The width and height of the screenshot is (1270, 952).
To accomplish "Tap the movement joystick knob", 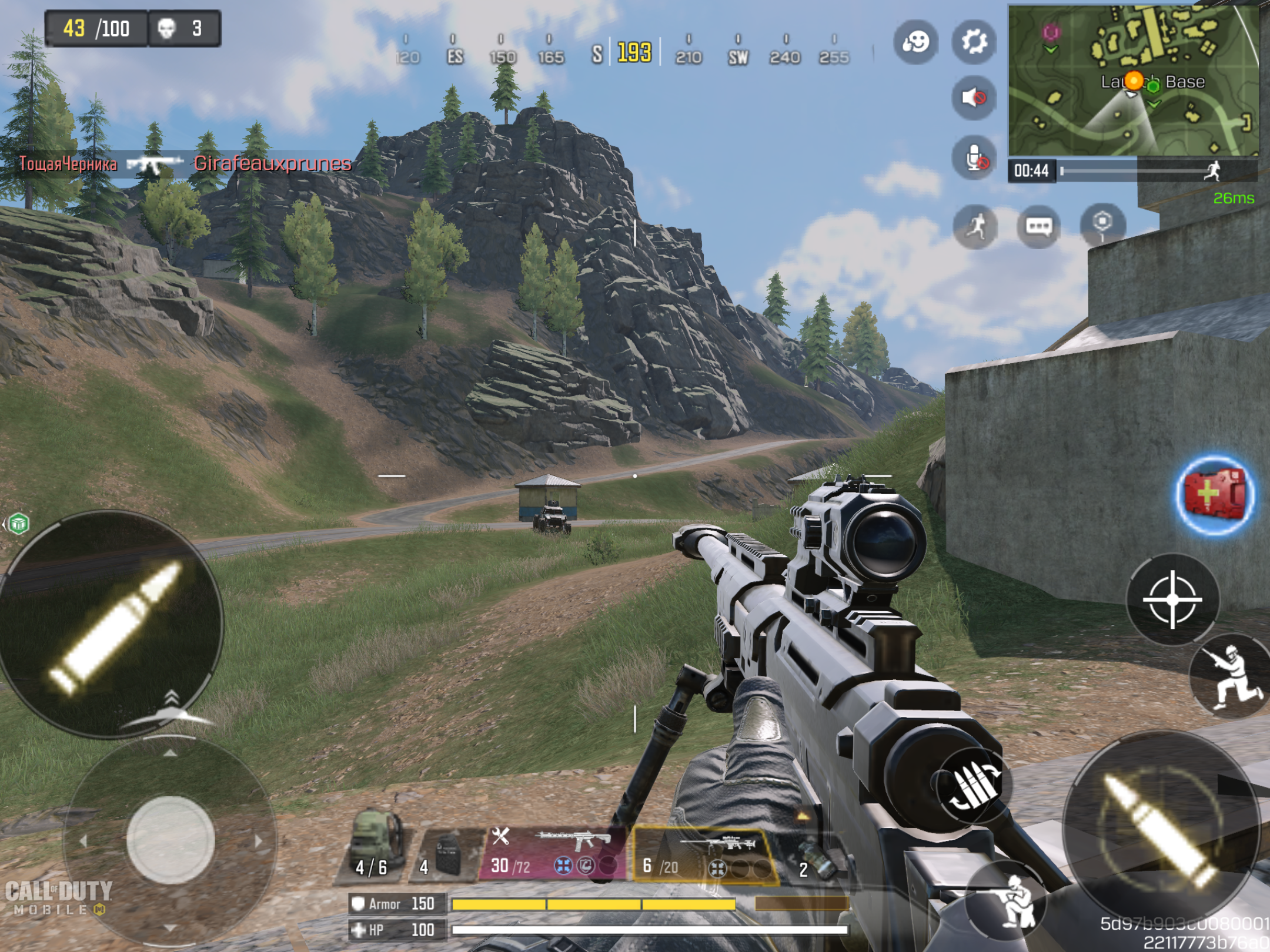I will [170, 840].
